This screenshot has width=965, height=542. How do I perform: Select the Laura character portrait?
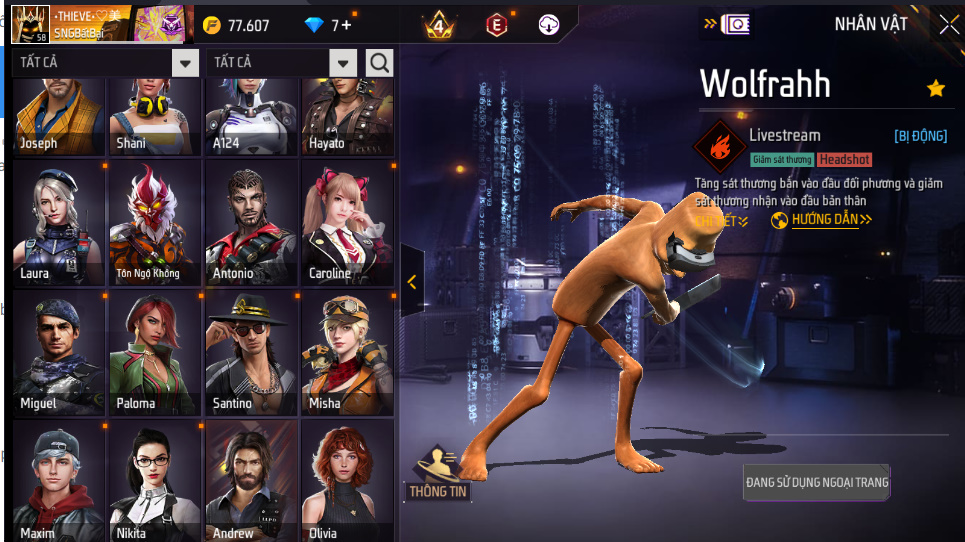pos(58,223)
